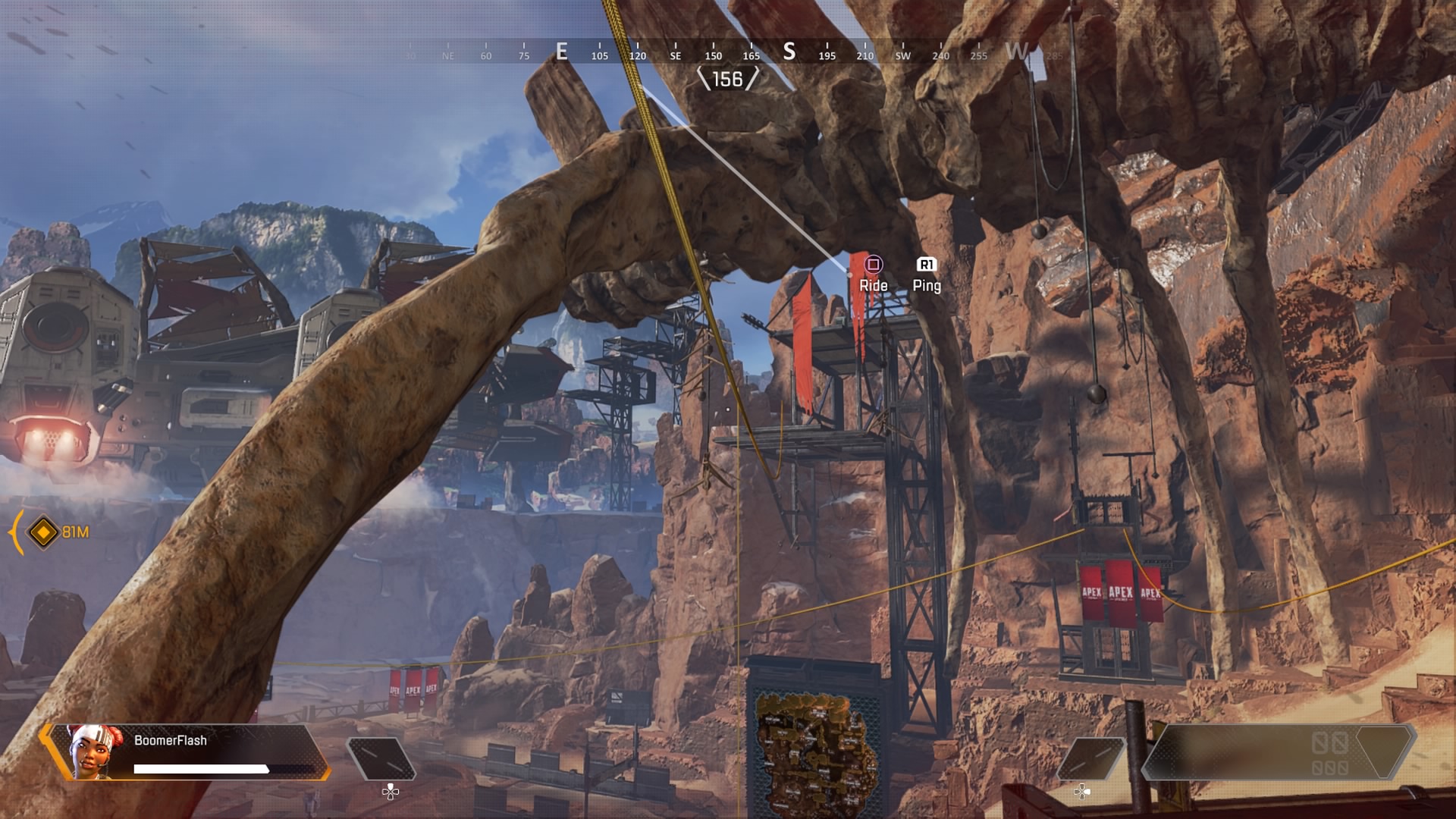Select the slot adjoining the weapon panel

[x=1092, y=758]
